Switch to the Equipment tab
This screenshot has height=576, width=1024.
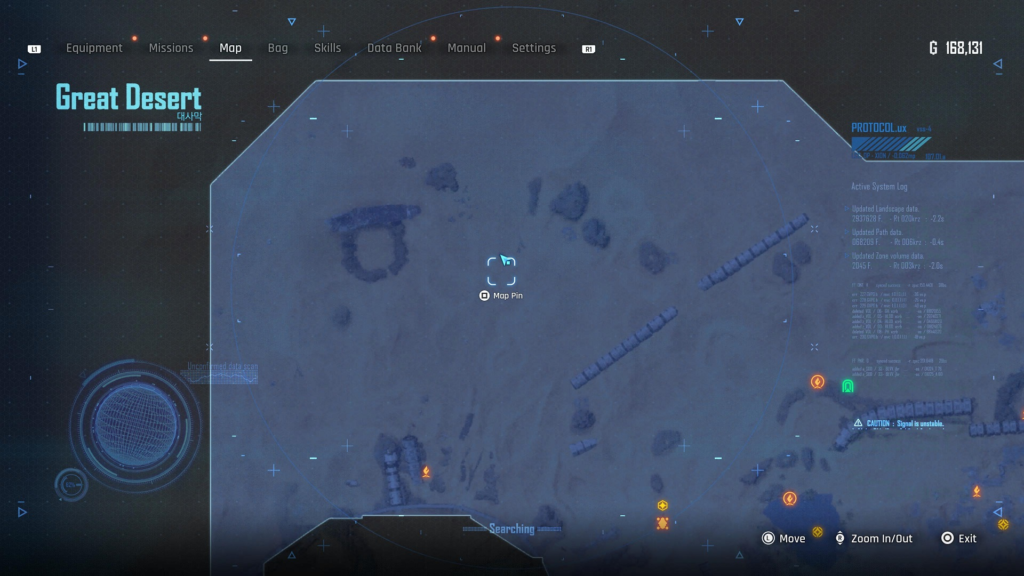pyautogui.click(x=94, y=48)
